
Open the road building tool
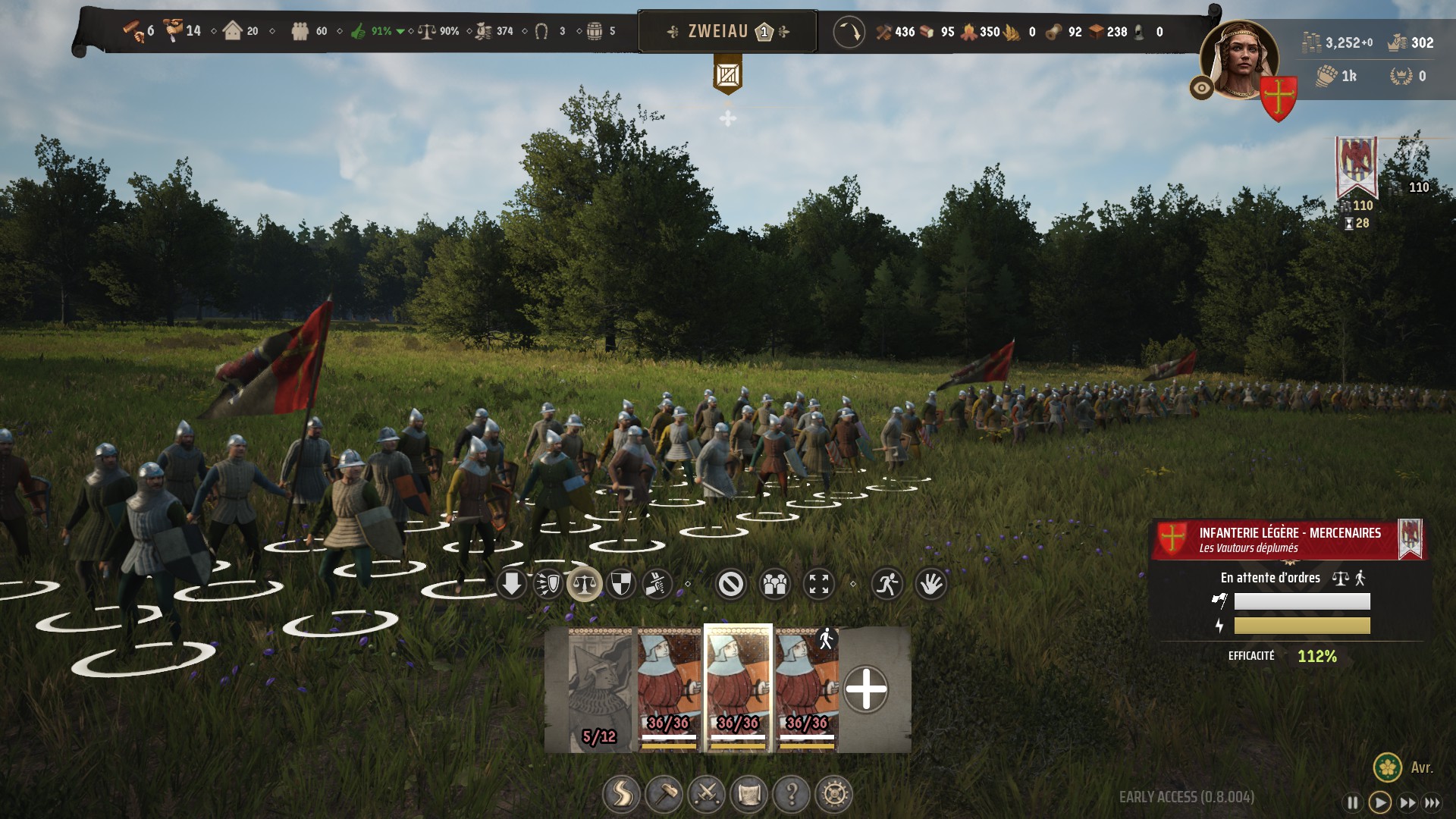pyautogui.click(x=621, y=794)
